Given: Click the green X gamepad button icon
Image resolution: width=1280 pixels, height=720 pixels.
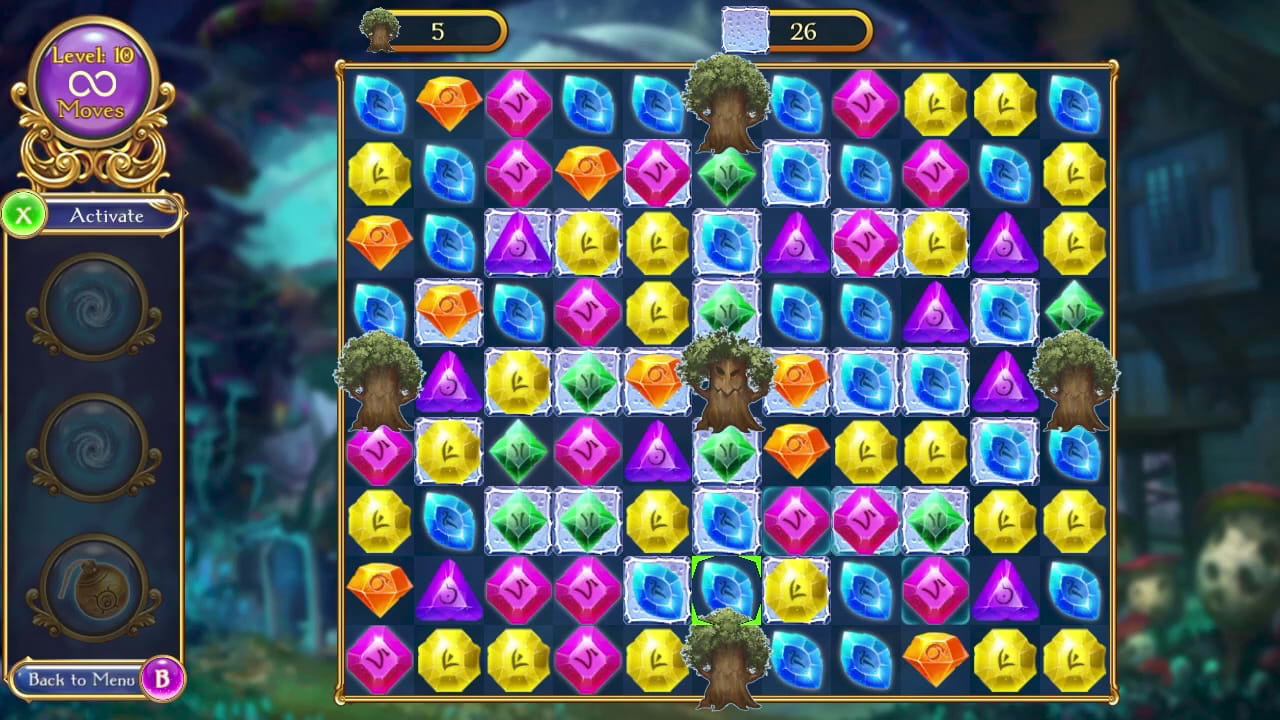Looking at the screenshot, I should click(x=23, y=215).
